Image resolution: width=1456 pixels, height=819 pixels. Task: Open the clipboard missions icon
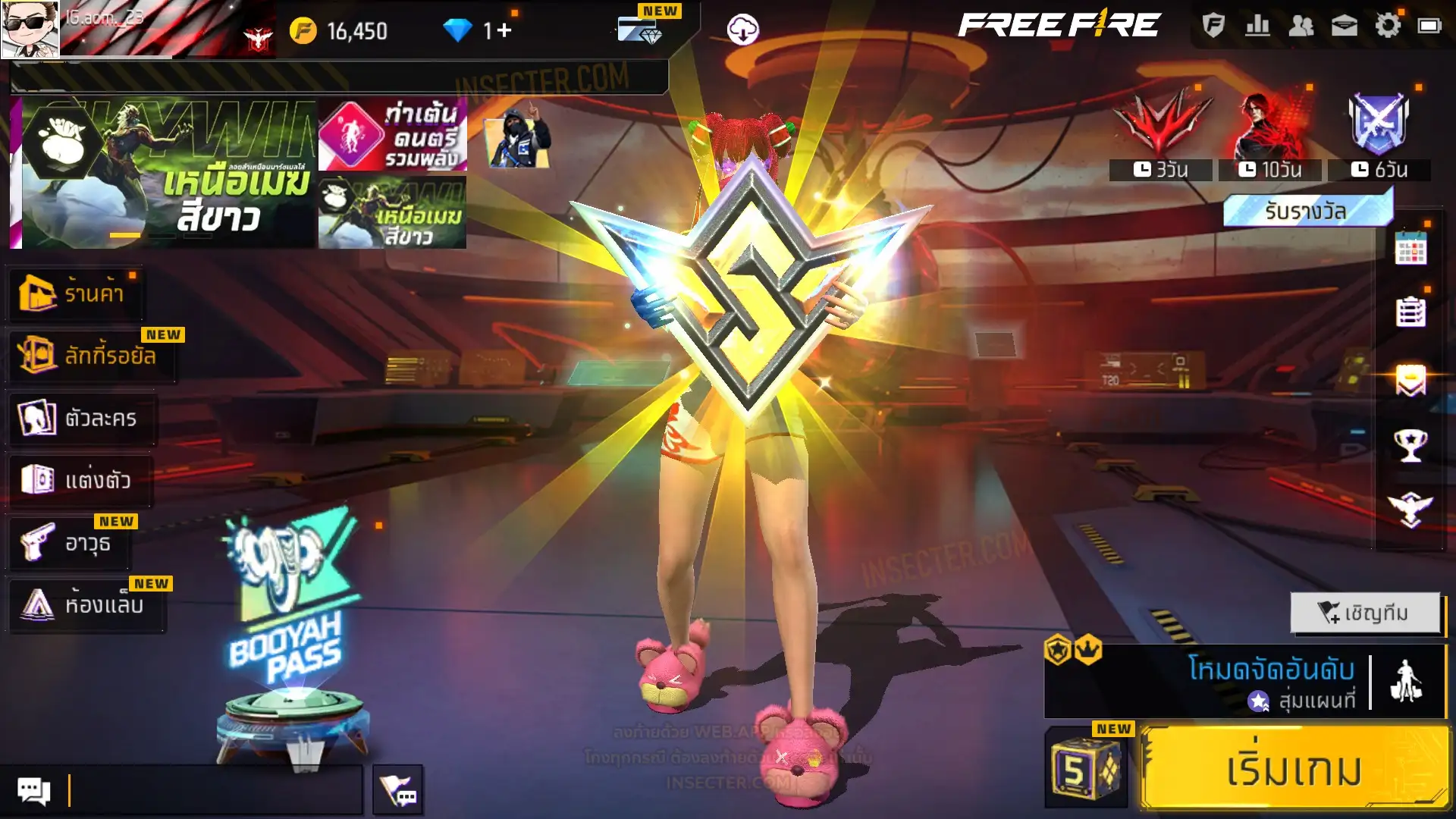[1410, 312]
